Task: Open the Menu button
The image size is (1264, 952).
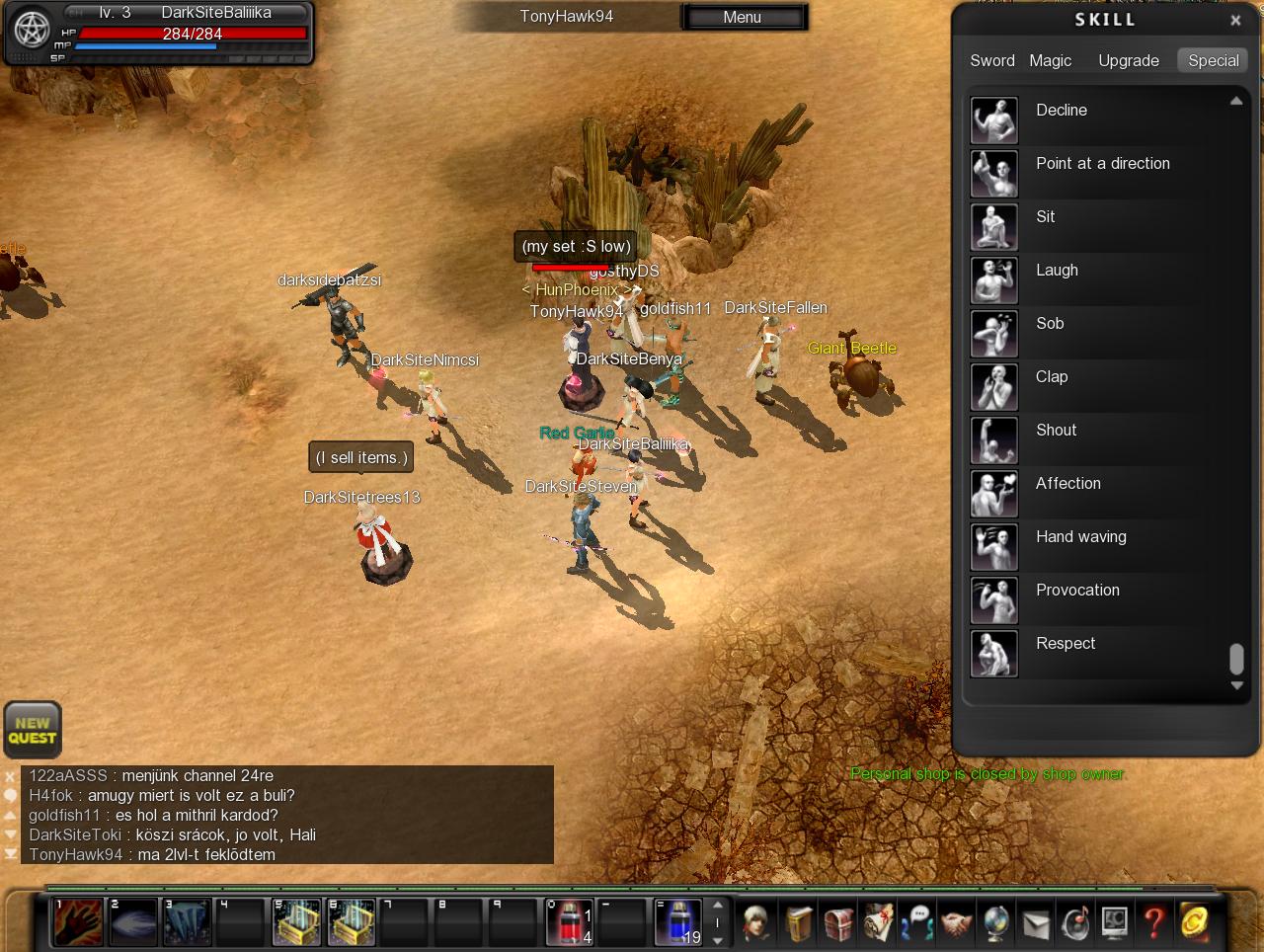Action: click(743, 17)
